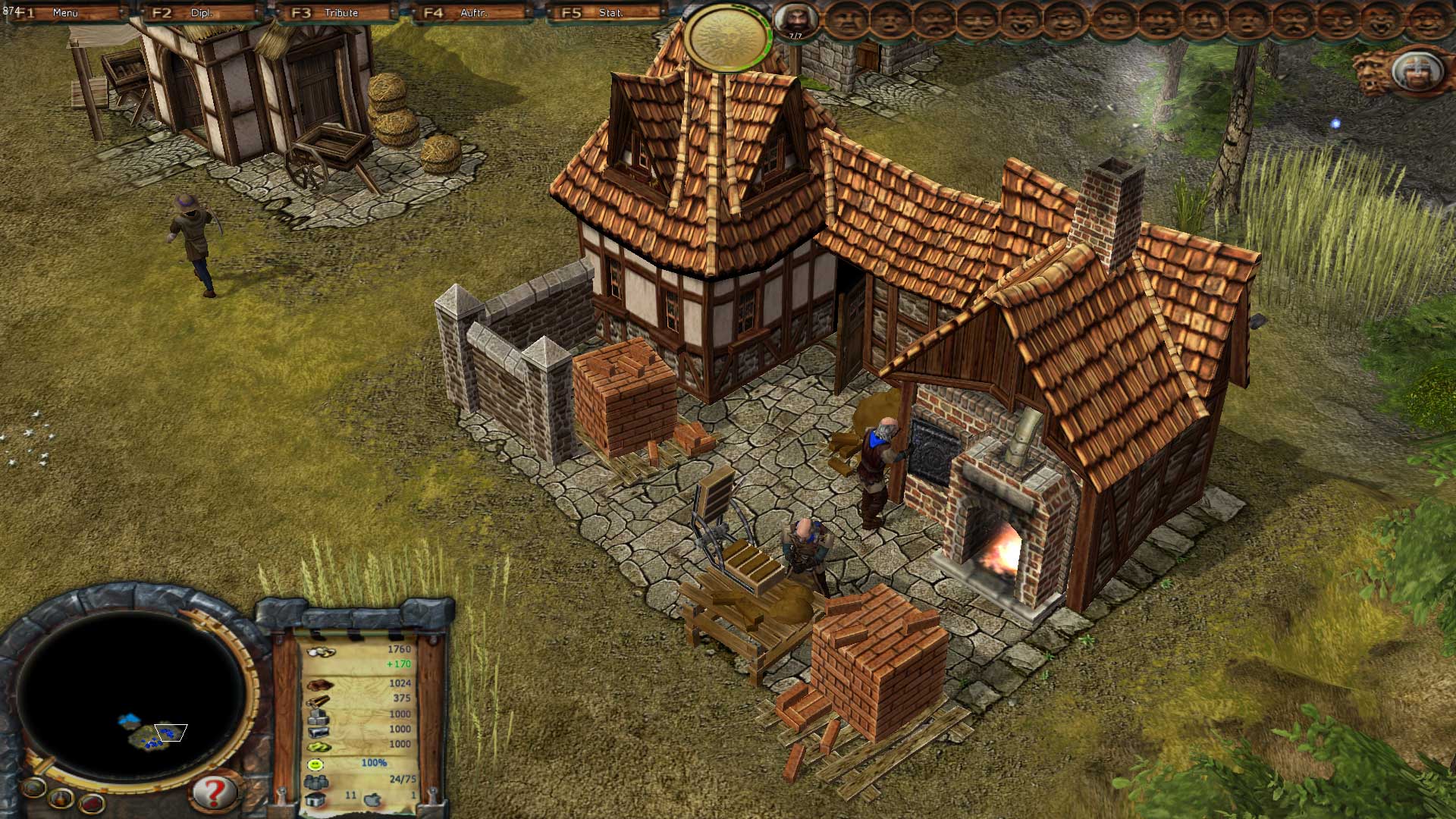Open the F3 Tribute window
The image size is (1456, 819).
339,13
